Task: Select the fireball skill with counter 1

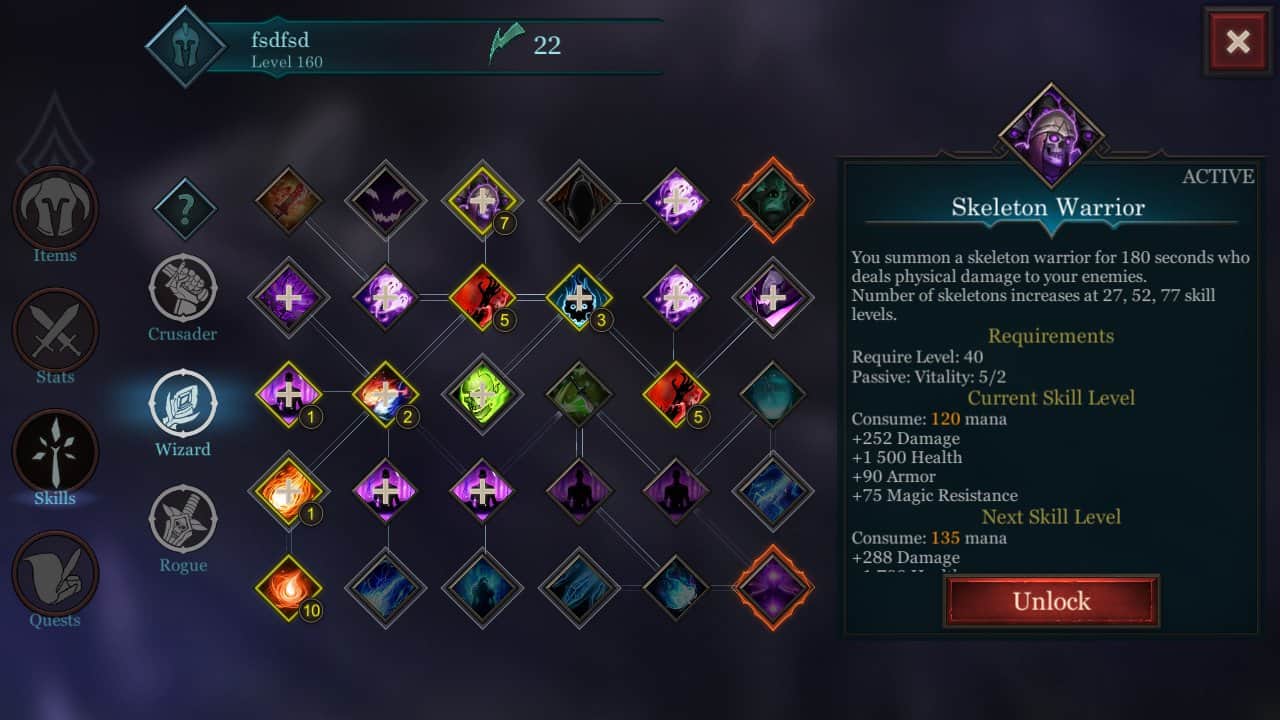Action: pos(289,489)
